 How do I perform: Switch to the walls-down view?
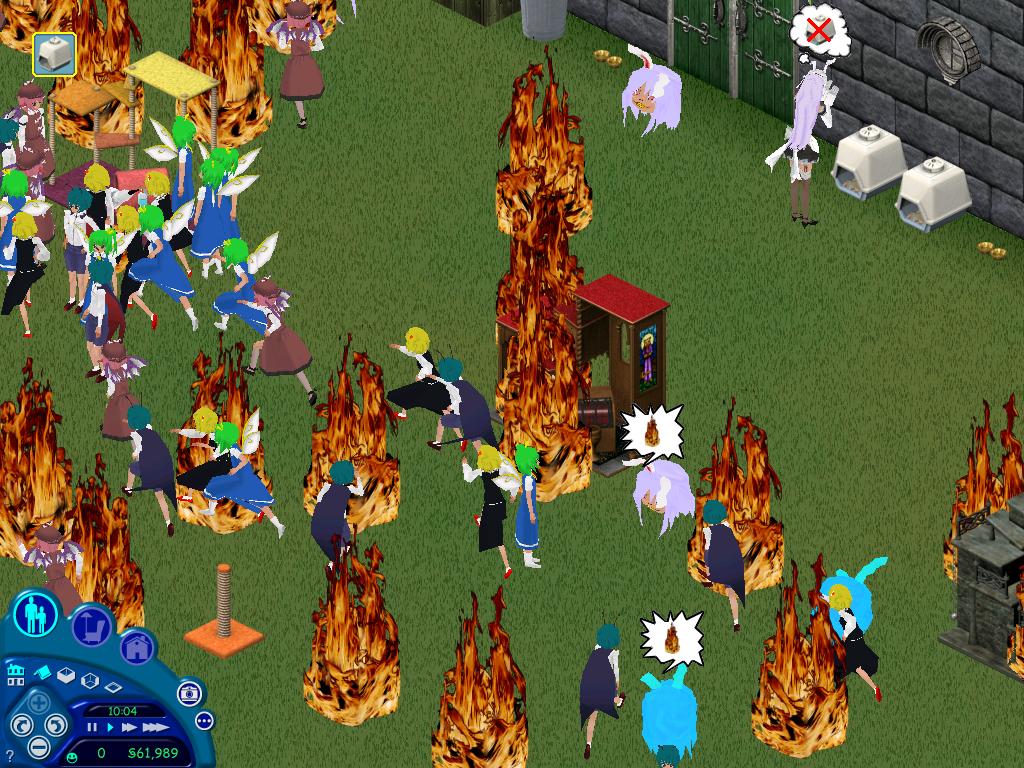112,688
